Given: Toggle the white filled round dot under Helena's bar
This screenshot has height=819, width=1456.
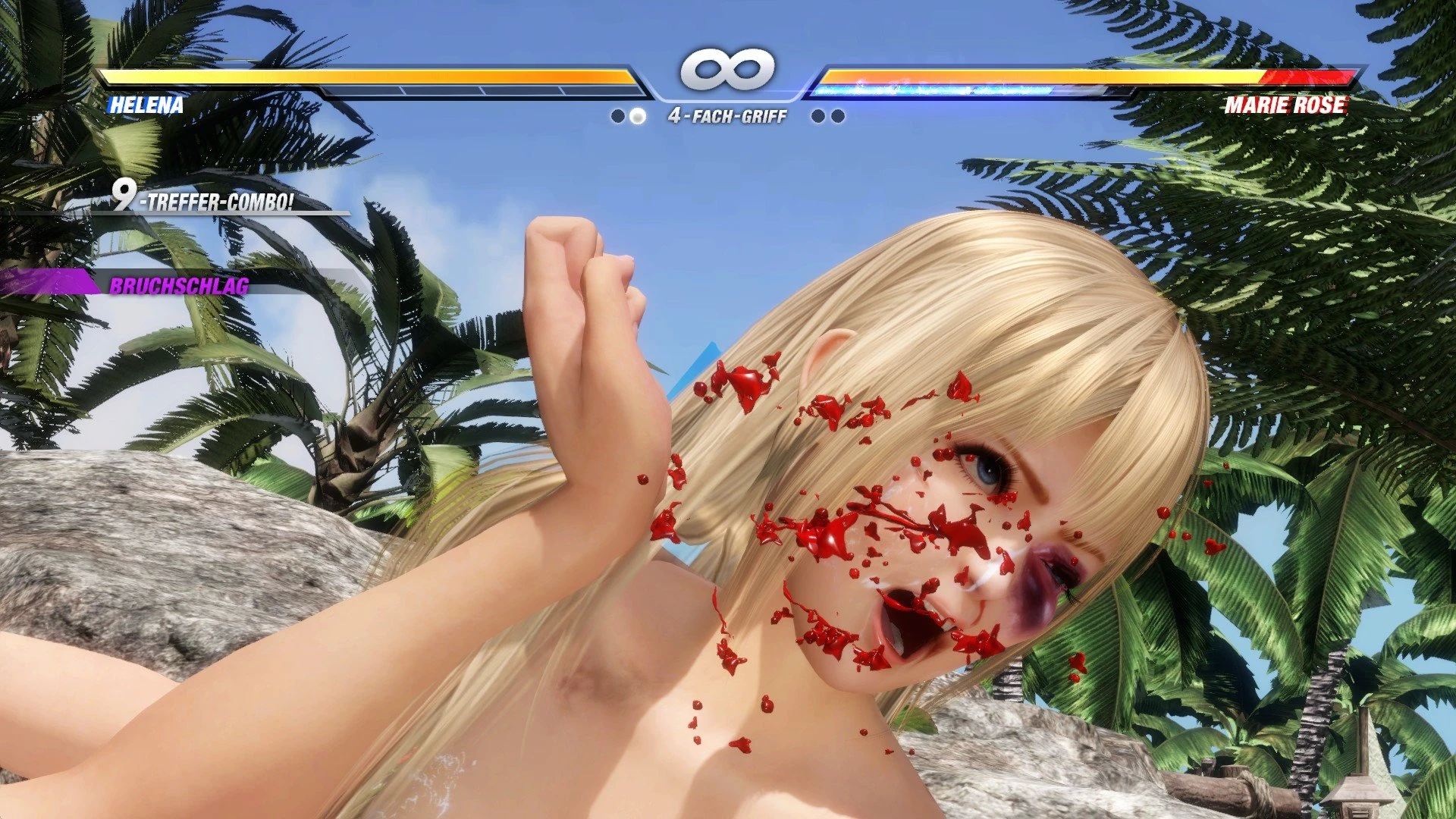Looking at the screenshot, I should pos(637,116).
